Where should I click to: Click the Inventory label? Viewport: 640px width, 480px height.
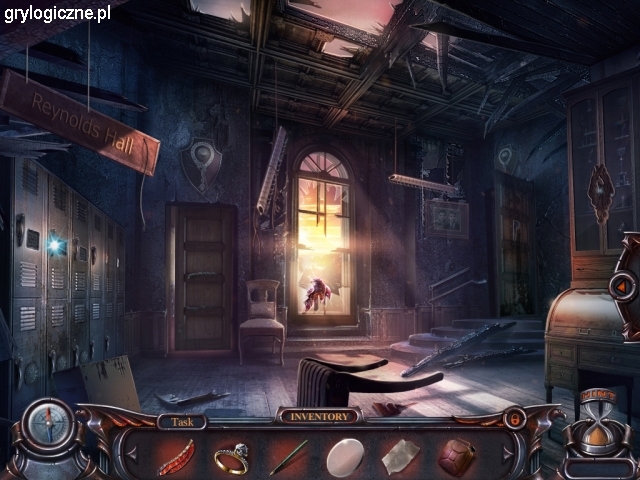[319, 416]
